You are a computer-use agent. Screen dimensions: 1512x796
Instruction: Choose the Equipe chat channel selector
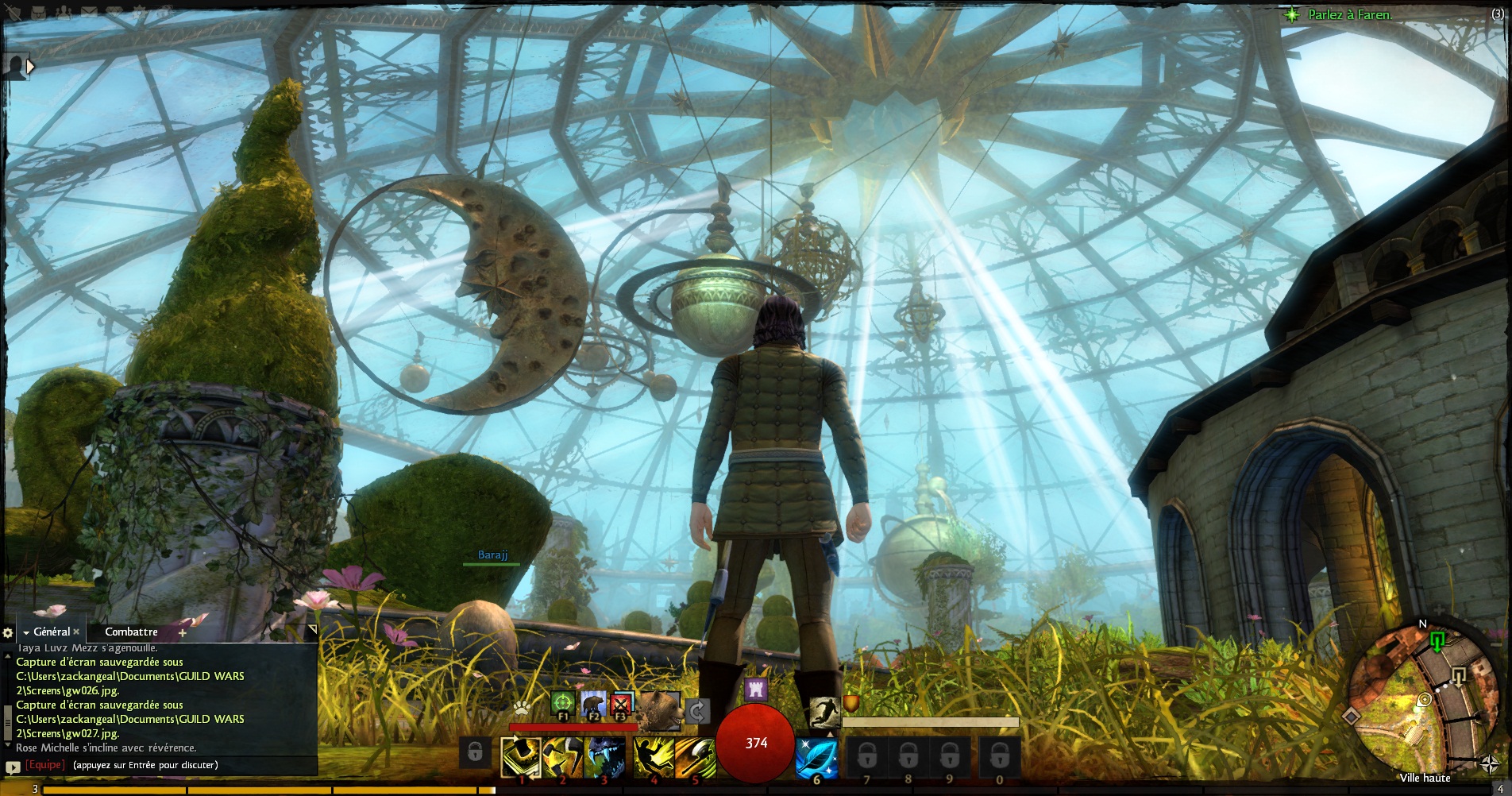click(x=44, y=765)
